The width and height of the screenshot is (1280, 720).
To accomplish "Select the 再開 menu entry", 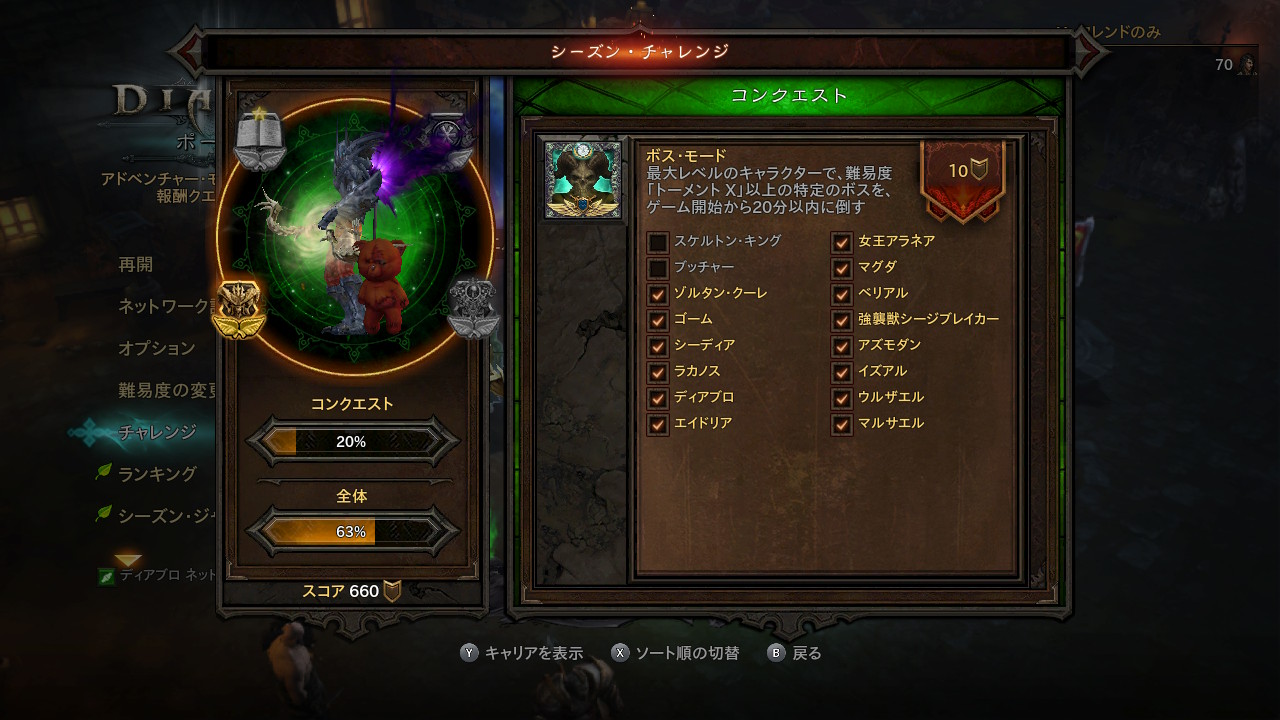I will point(136,265).
